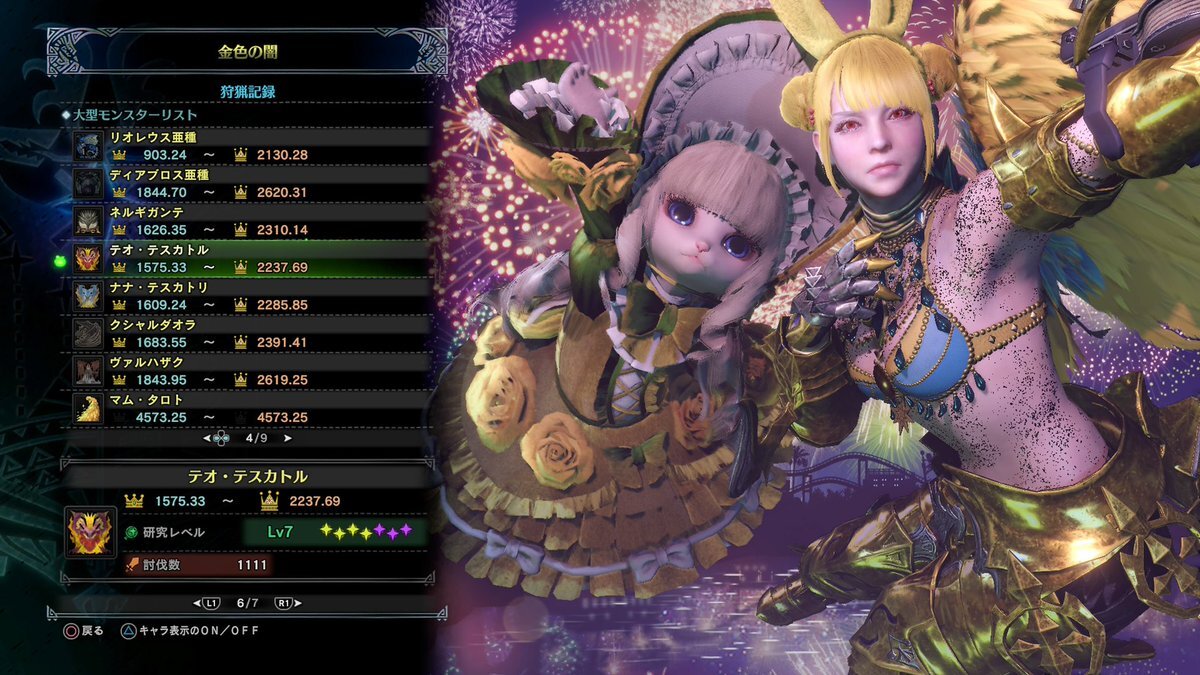The height and width of the screenshot is (675, 1200).
Task: Select the highlighted テオ・テスカトル row
Action: [x=250, y=258]
